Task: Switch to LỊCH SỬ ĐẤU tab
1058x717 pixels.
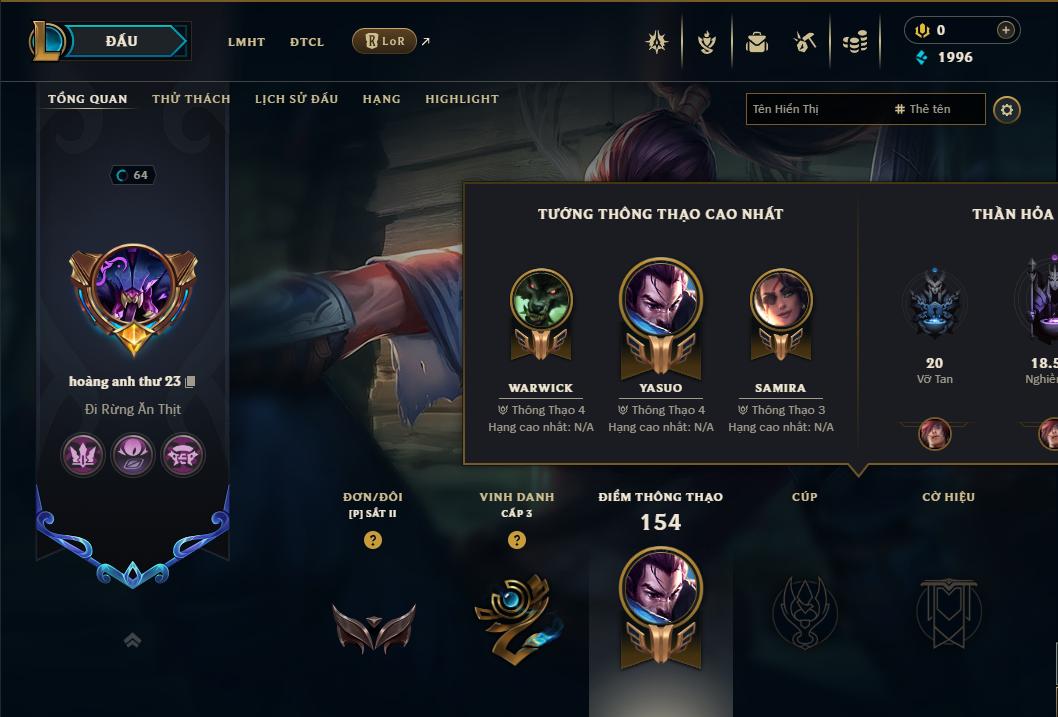Action: click(x=296, y=99)
